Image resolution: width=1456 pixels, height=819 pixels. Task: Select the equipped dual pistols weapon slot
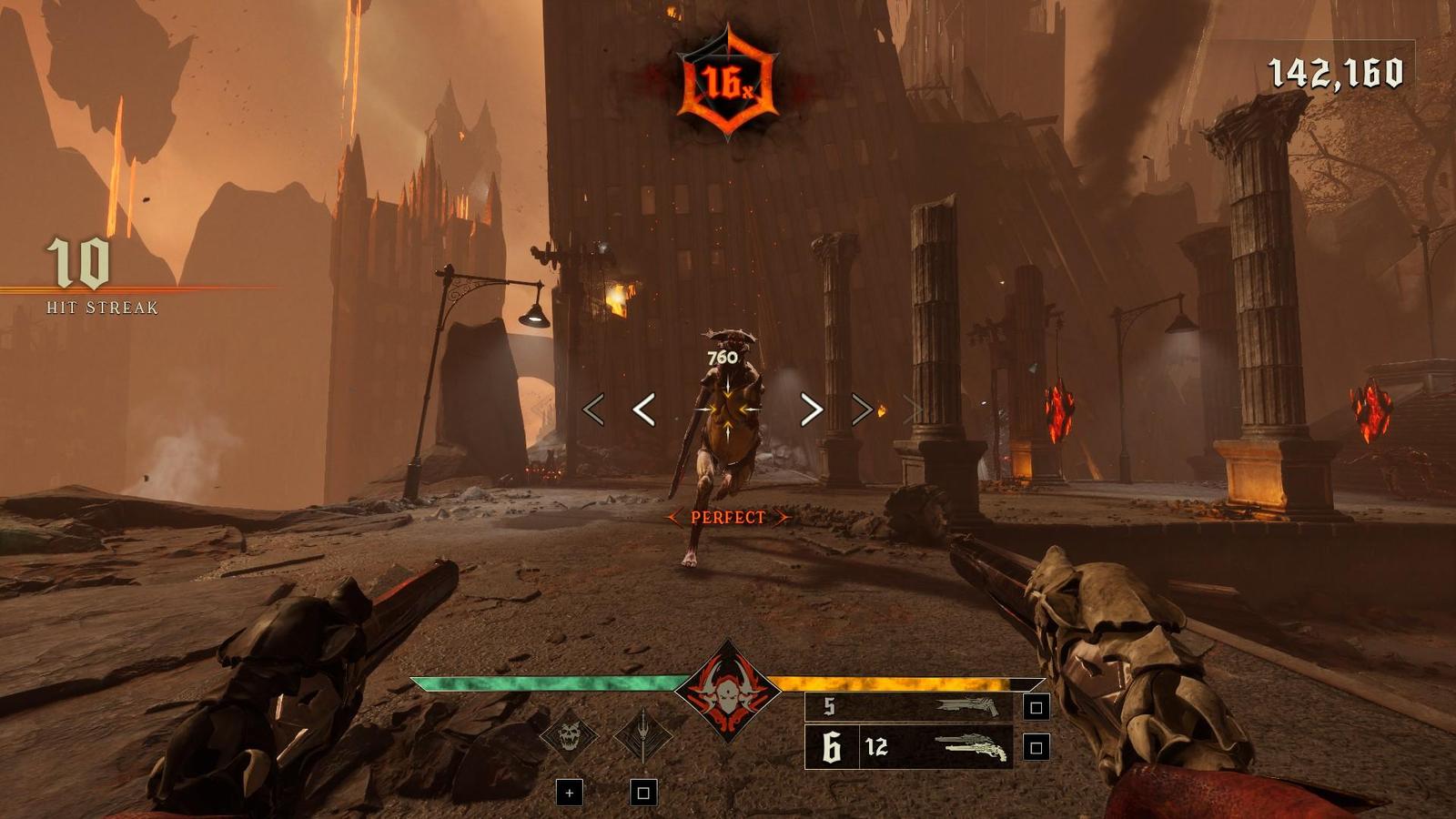click(910, 747)
